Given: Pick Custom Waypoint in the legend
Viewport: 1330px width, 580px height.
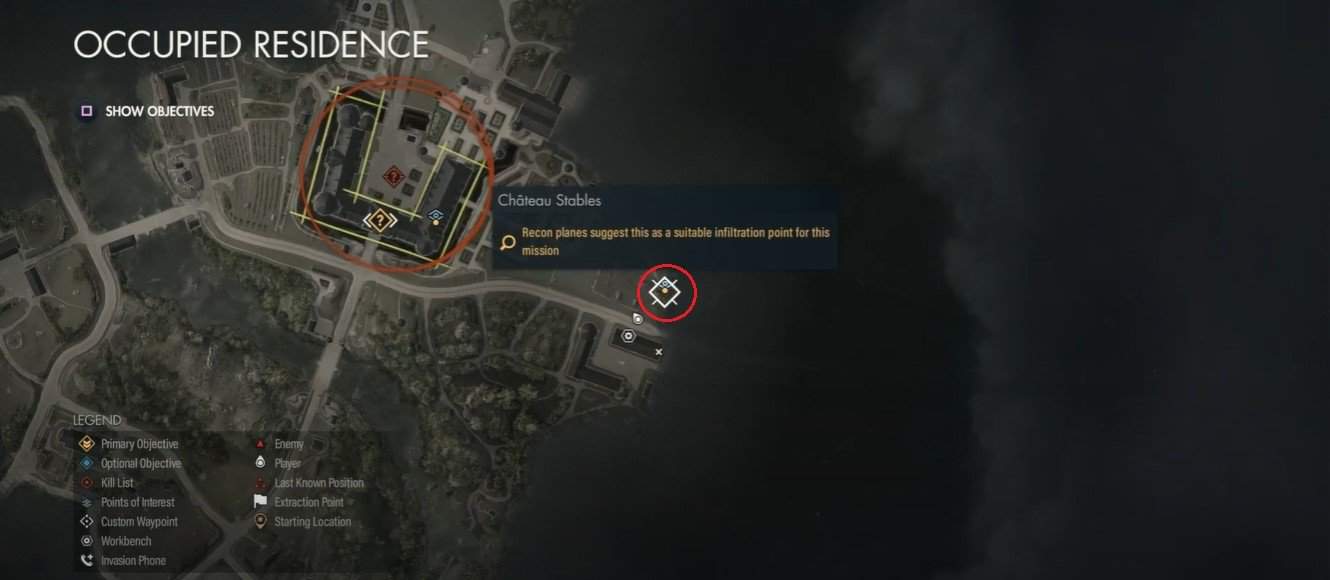Looking at the screenshot, I should click(139, 522).
